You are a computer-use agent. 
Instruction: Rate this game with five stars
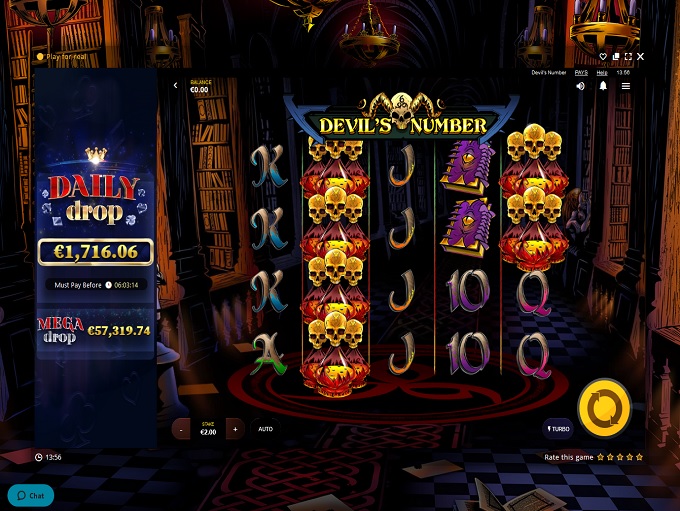point(640,457)
